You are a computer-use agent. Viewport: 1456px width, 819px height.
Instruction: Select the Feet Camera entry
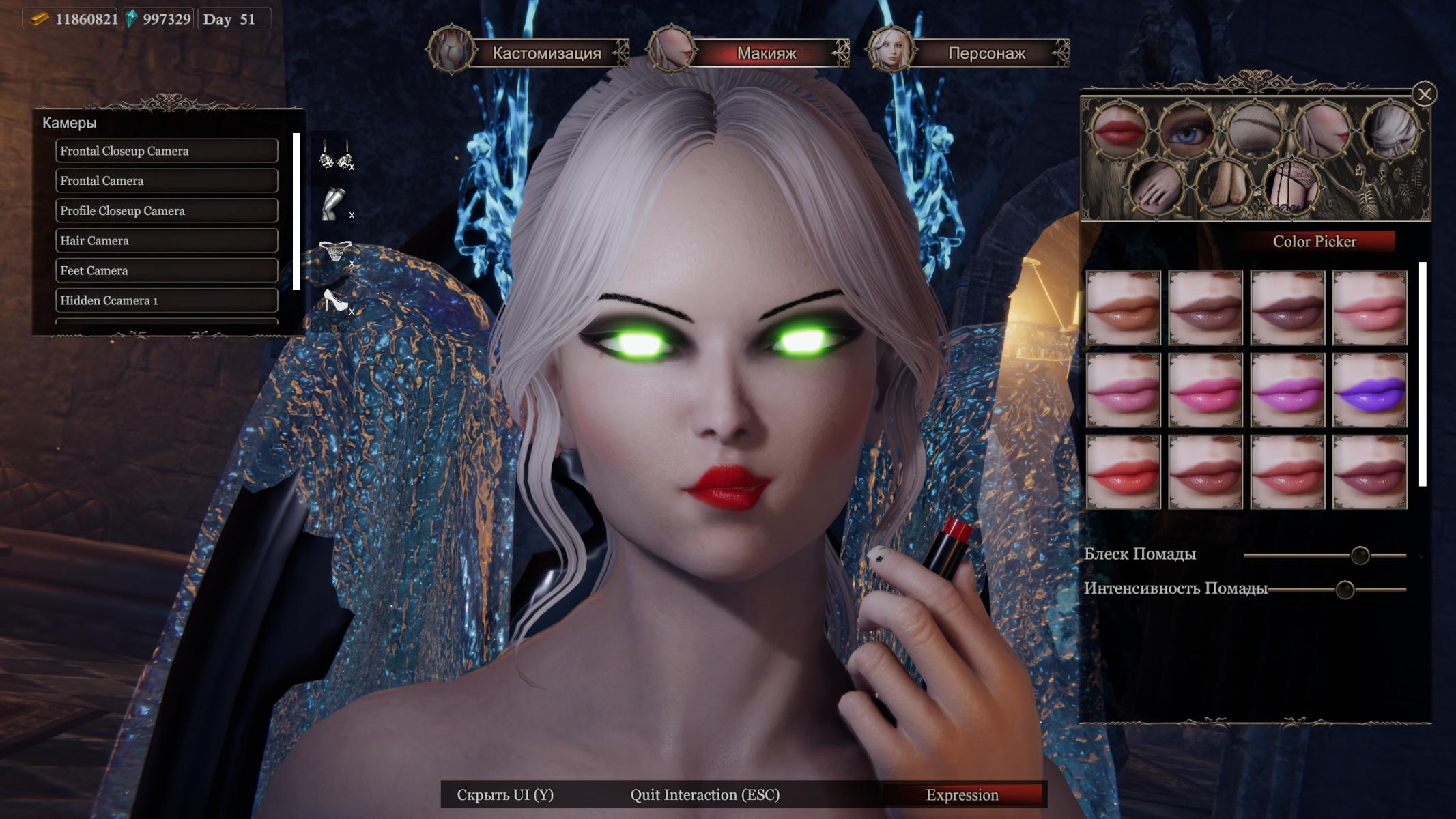[167, 271]
